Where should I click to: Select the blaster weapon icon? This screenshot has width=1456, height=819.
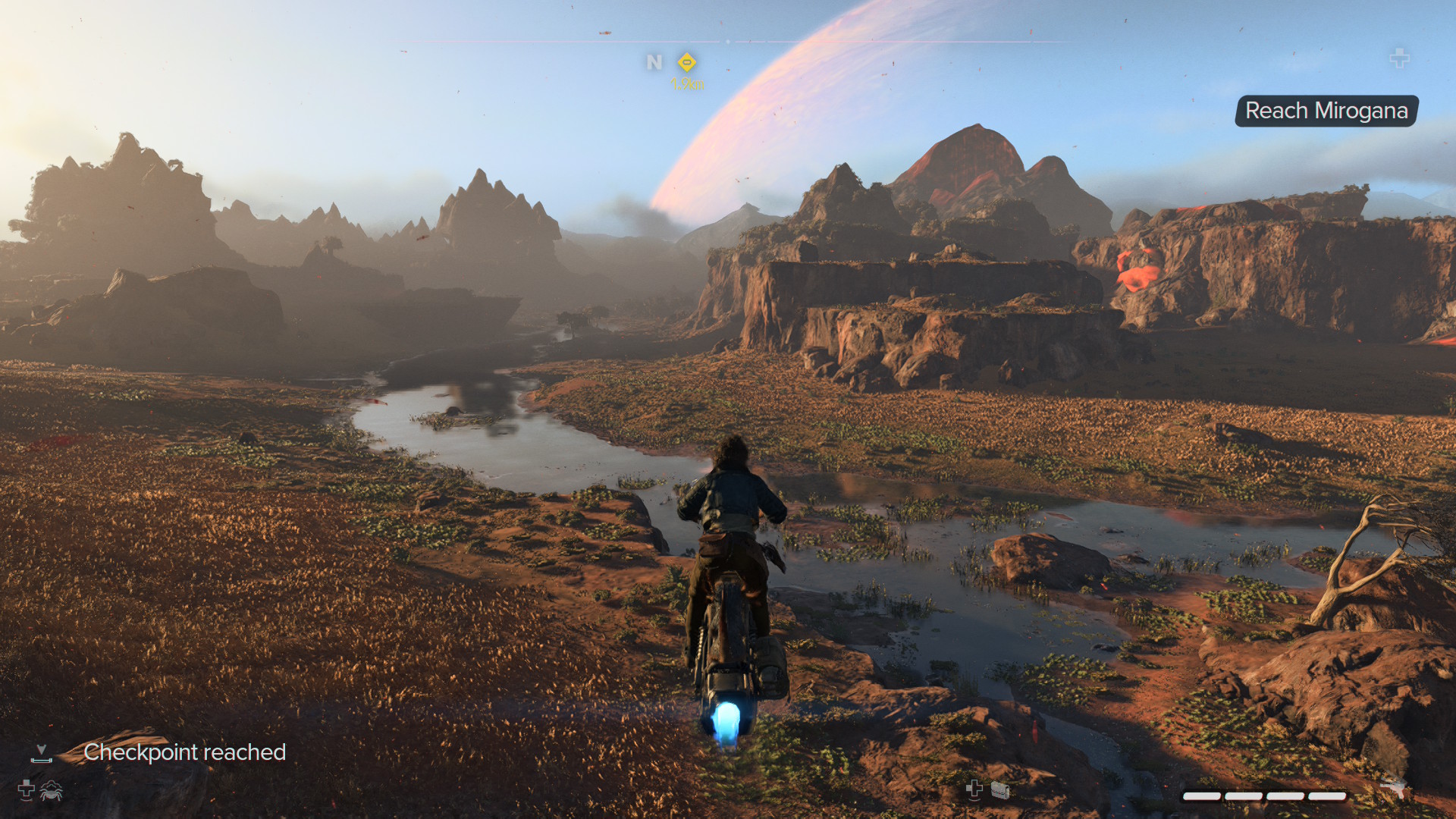click(x=1392, y=788)
